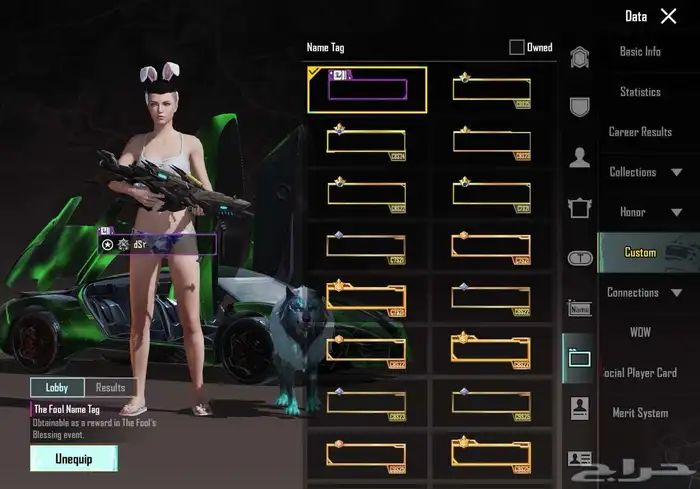The height and width of the screenshot is (489, 700).
Task: Go to the Merit System page
Action: pos(640,413)
